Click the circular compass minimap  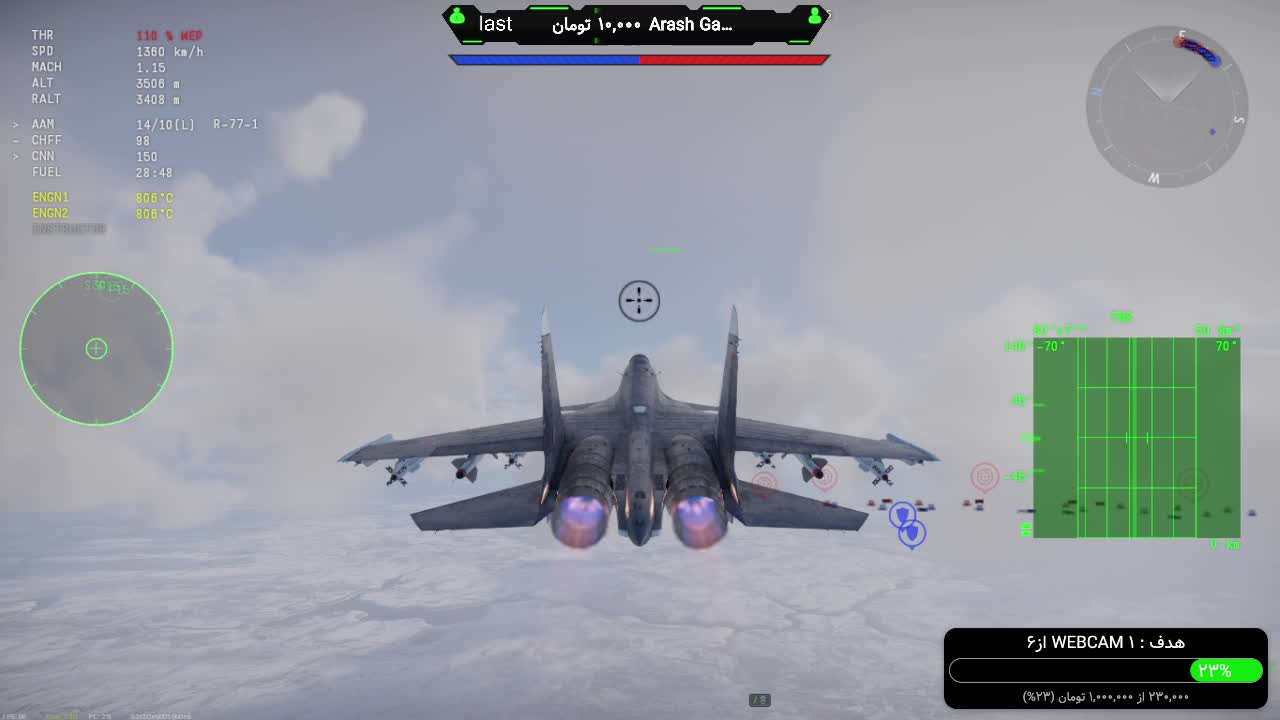[1166, 106]
